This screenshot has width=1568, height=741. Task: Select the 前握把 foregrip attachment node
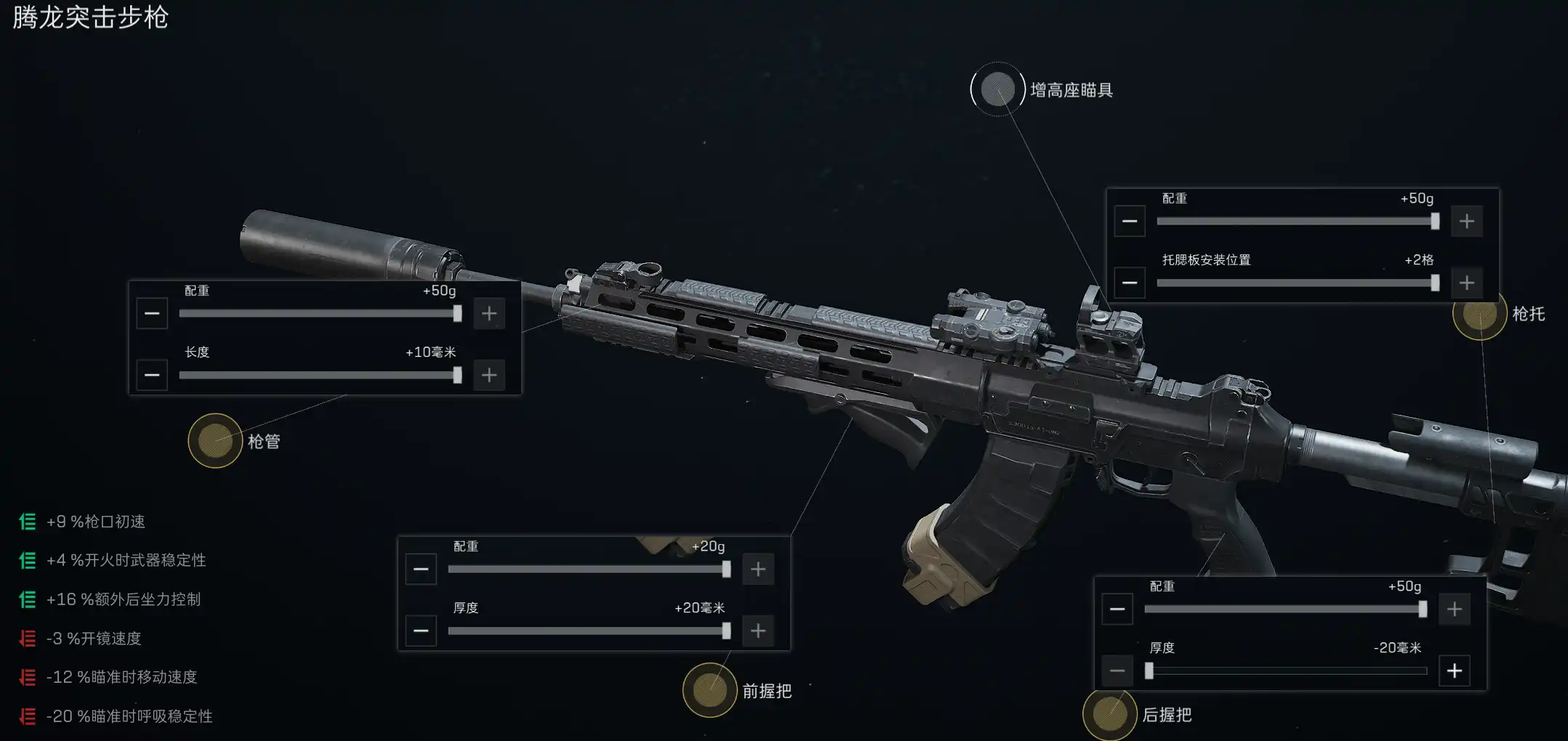(709, 690)
